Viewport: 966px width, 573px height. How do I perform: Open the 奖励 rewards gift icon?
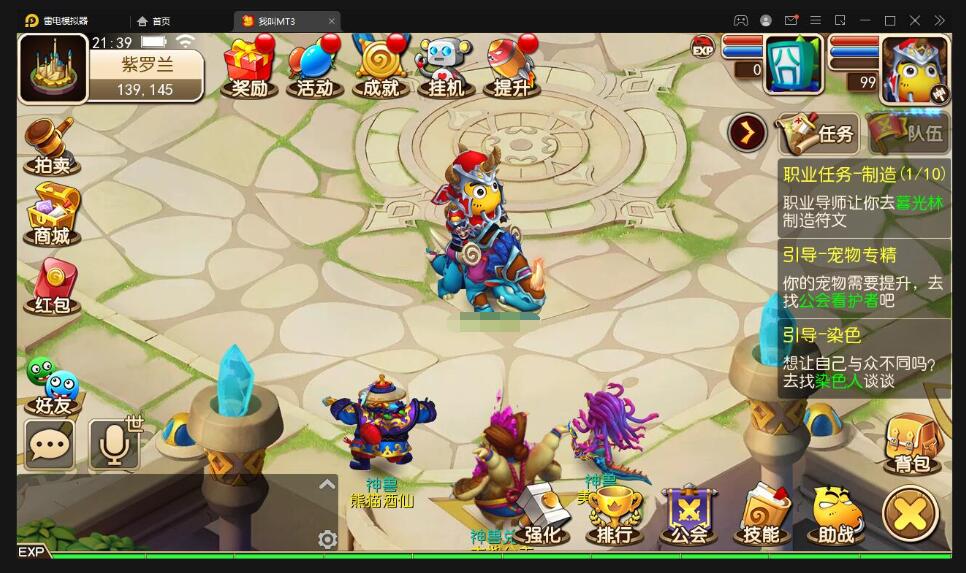(x=249, y=67)
